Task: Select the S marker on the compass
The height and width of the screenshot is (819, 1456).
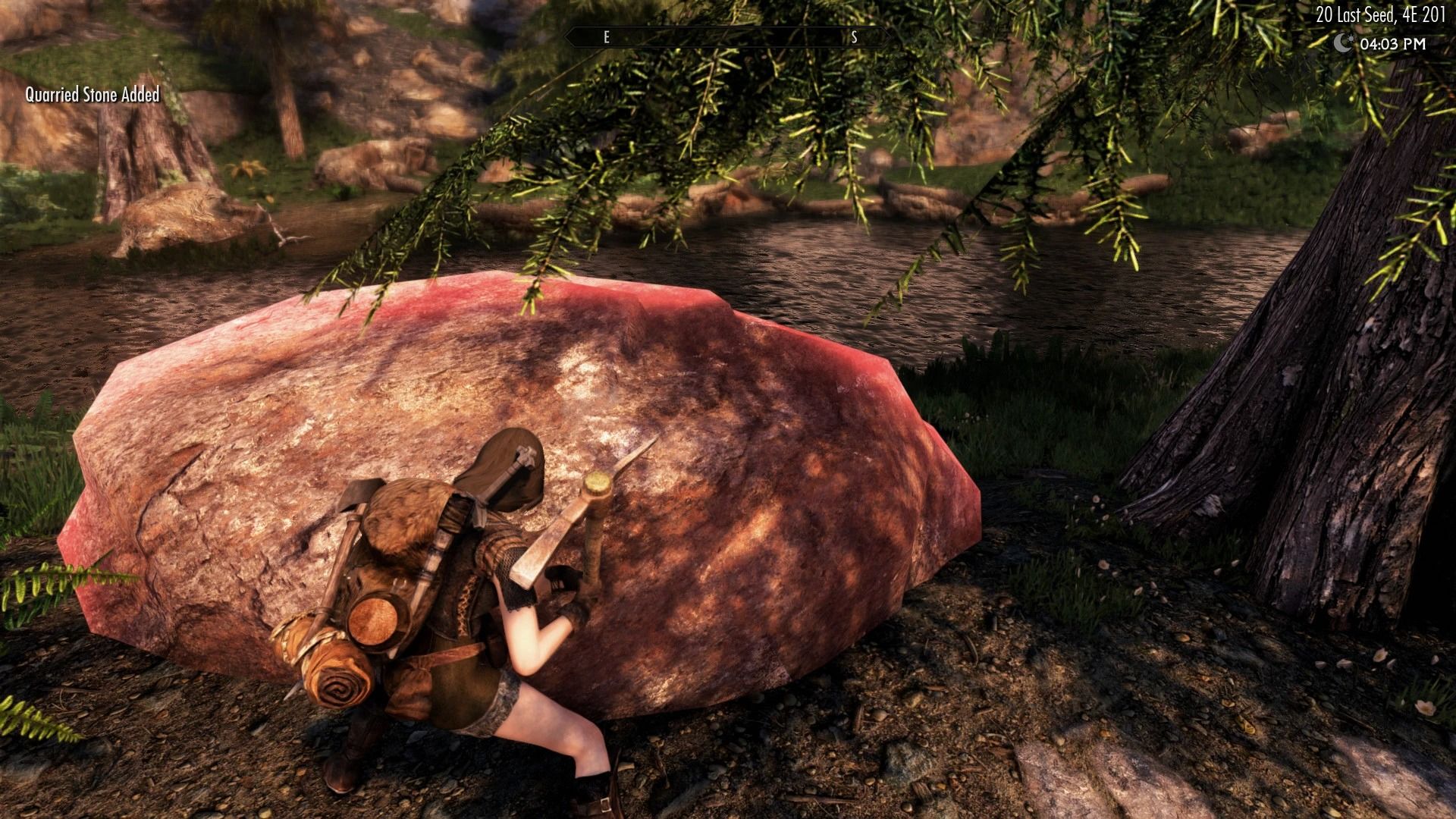Action: tap(853, 36)
